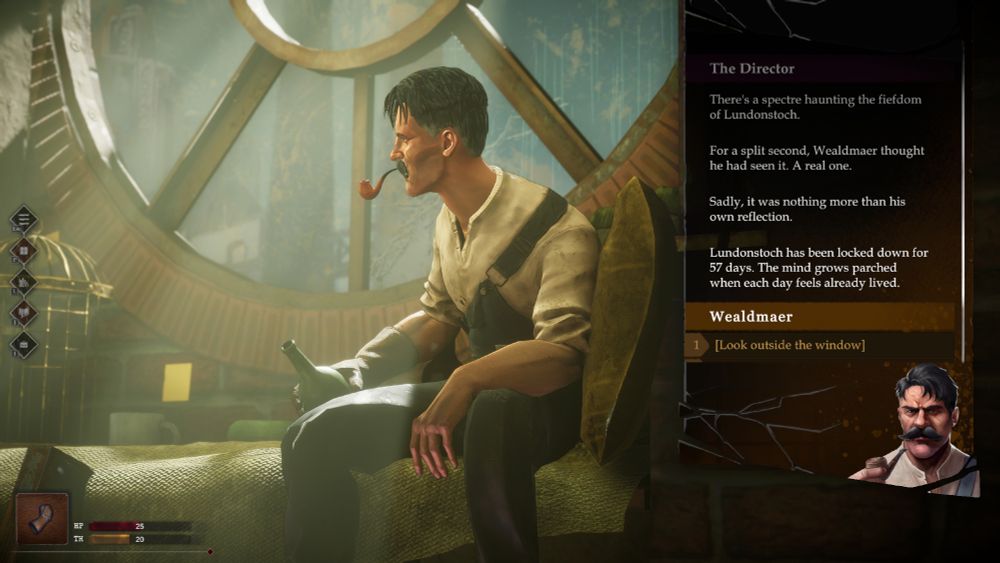Open the three-lines menu diamond icon
Image resolution: width=1000 pixels, height=563 pixels.
(x=24, y=220)
